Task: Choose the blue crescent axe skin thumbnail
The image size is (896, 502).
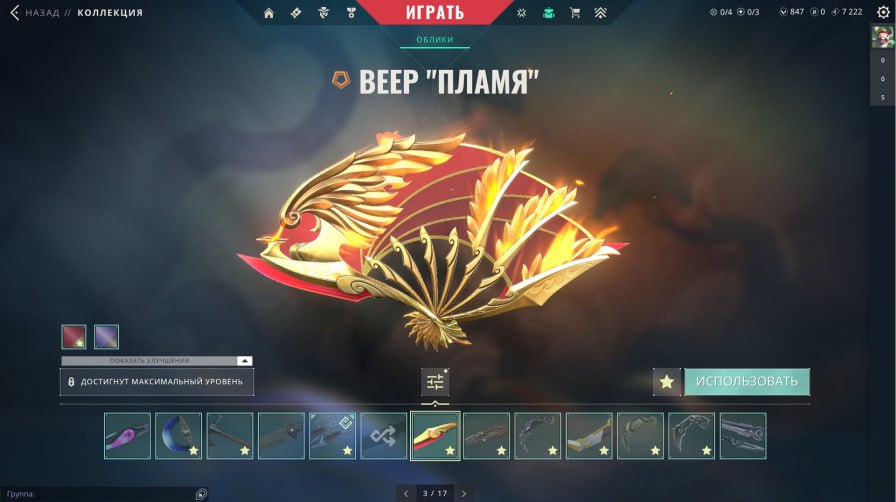Action: [178, 436]
